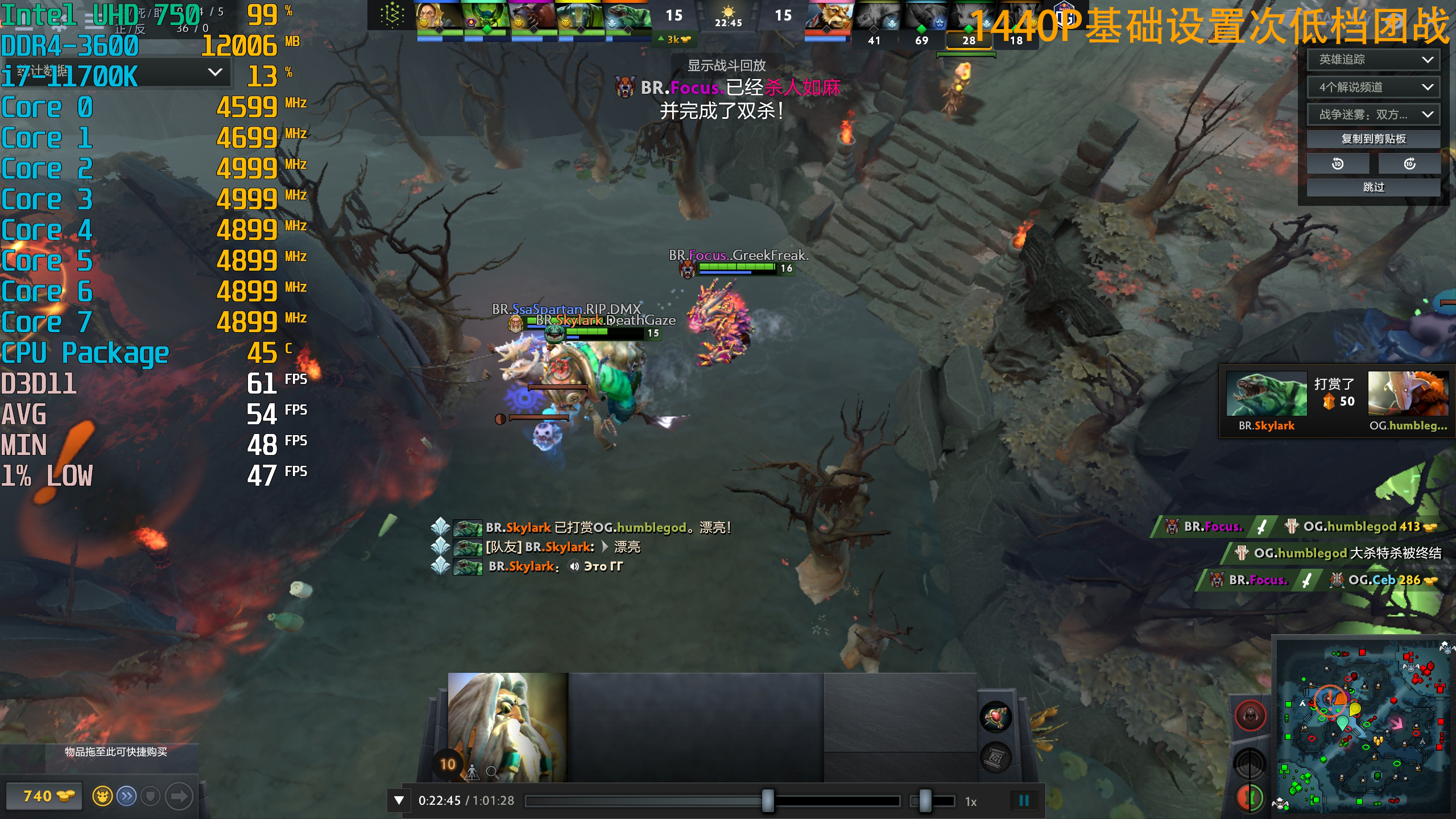Click the round red-gem amulet item slot
Image resolution: width=1456 pixels, height=819 pixels.
(995, 717)
